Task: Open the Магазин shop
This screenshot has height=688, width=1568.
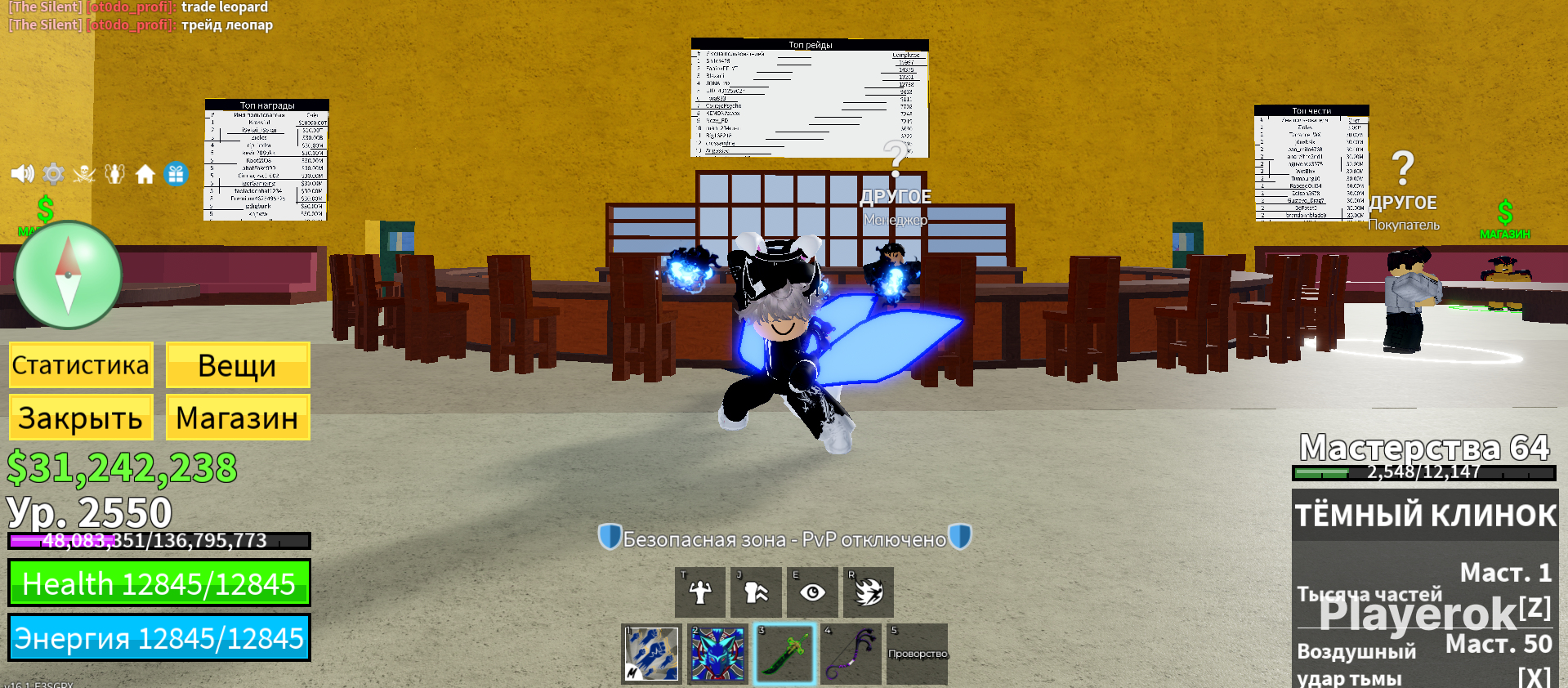Action: click(237, 418)
